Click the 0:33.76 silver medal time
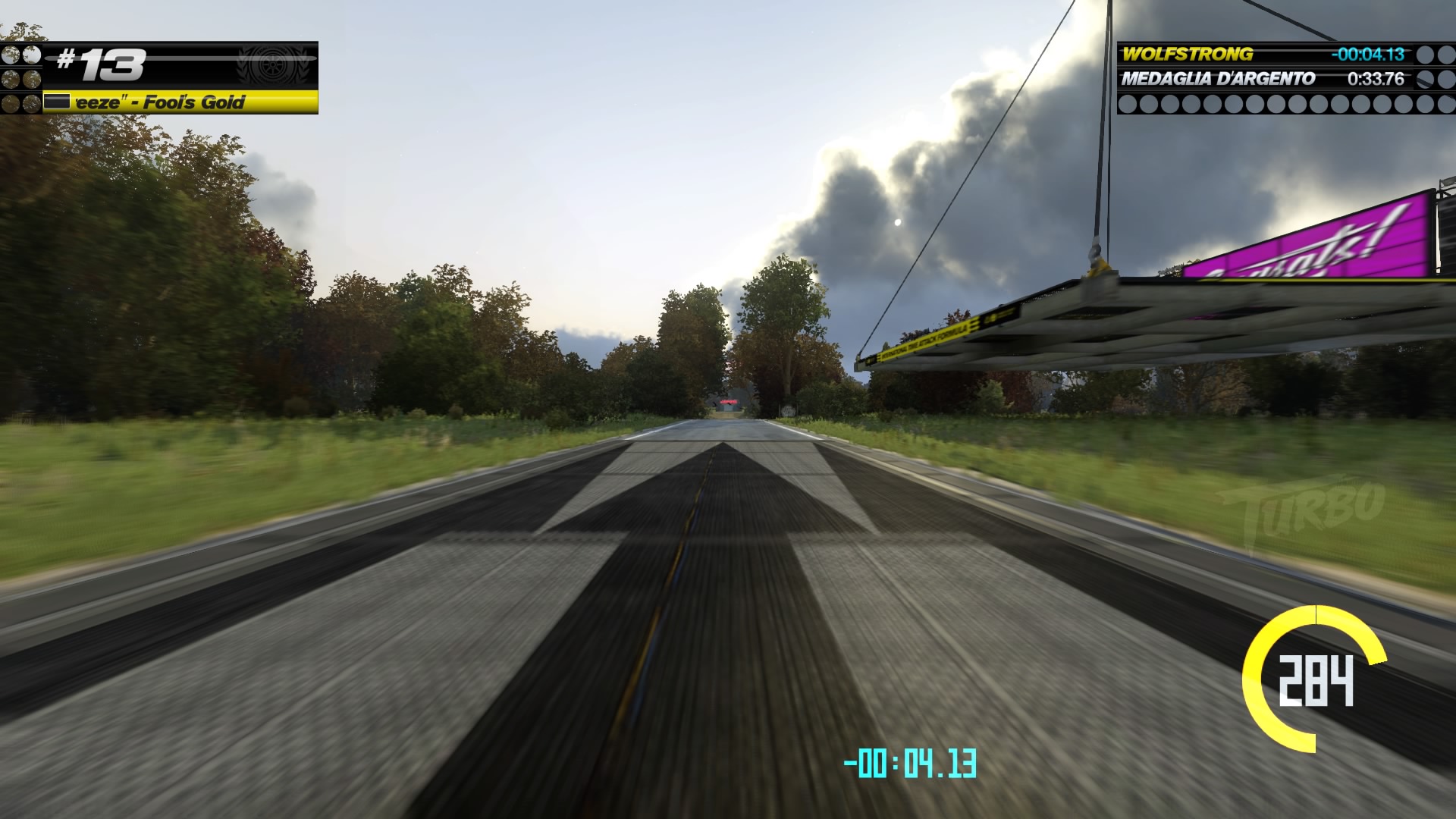The width and height of the screenshot is (1456, 819). pyautogui.click(x=1376, y=77)
